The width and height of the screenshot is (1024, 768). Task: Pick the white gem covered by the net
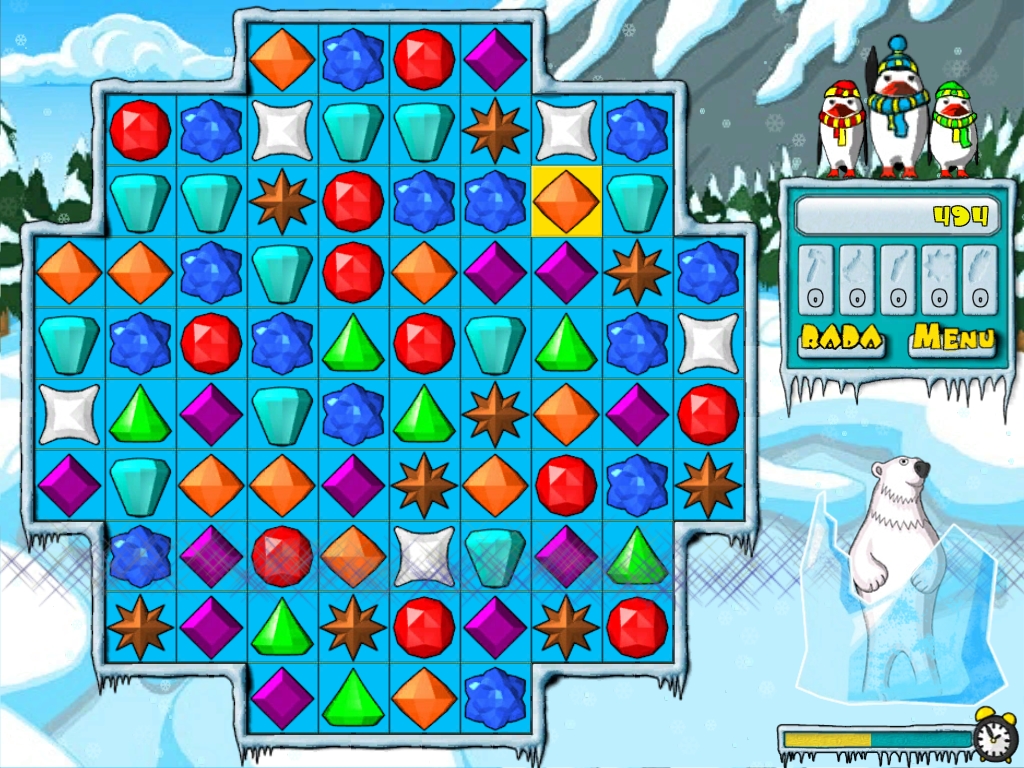tap(424, 556)
